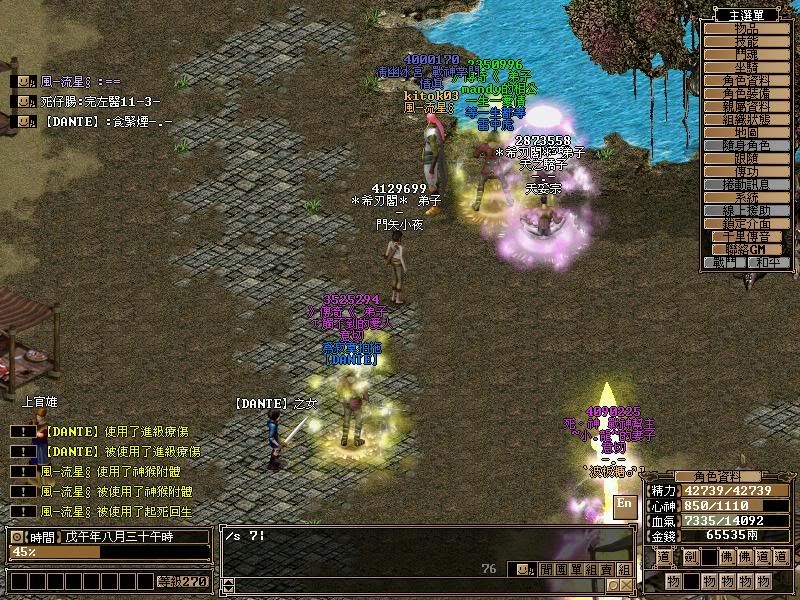The image size is (800, 600).
Task: Open the 物品 items menu entry
Action: point(747,28)
